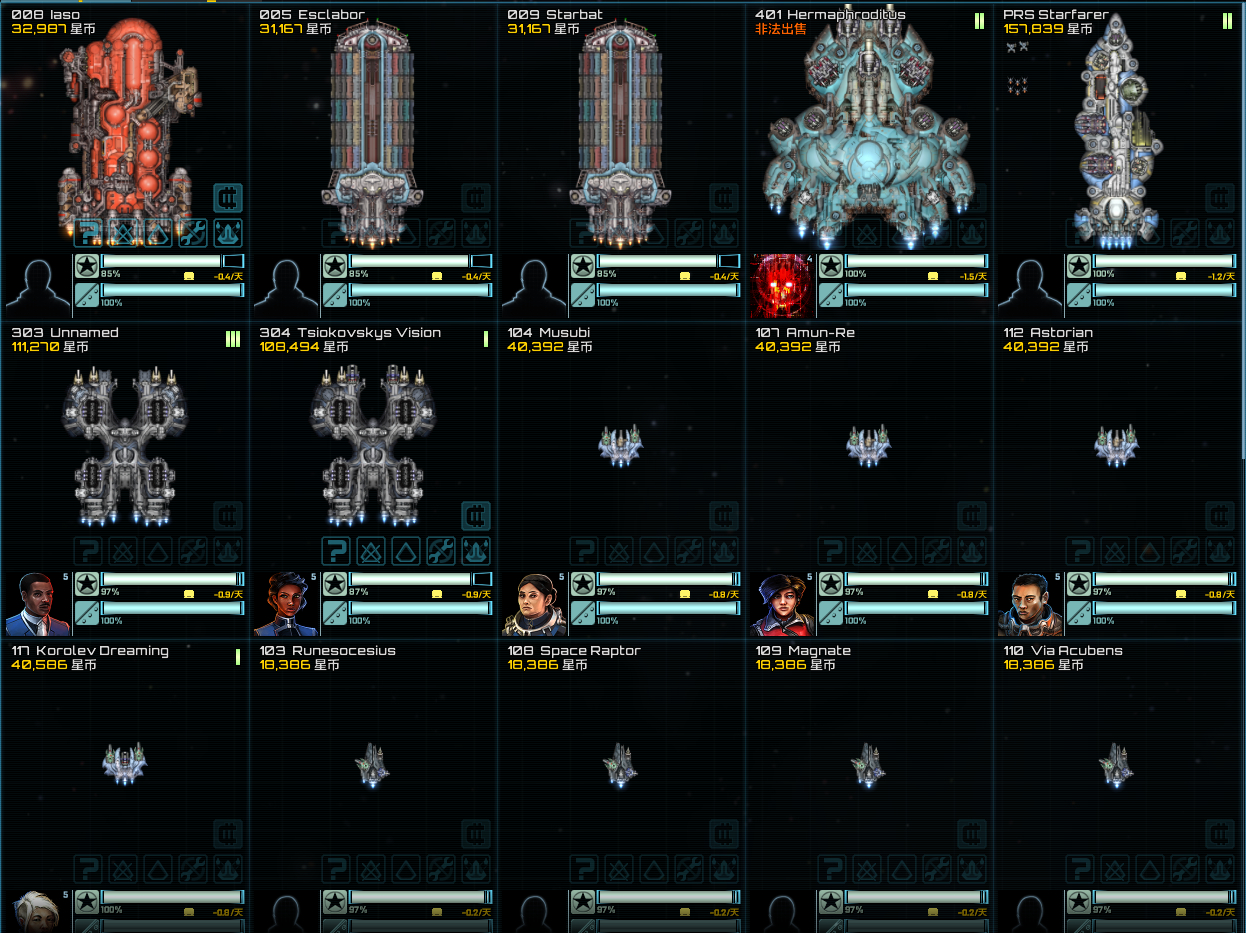This screenshot has width=1246, height=933.
Task: Pick the 103 Runesocesius ship card
Action: click(x=373, y=763)
